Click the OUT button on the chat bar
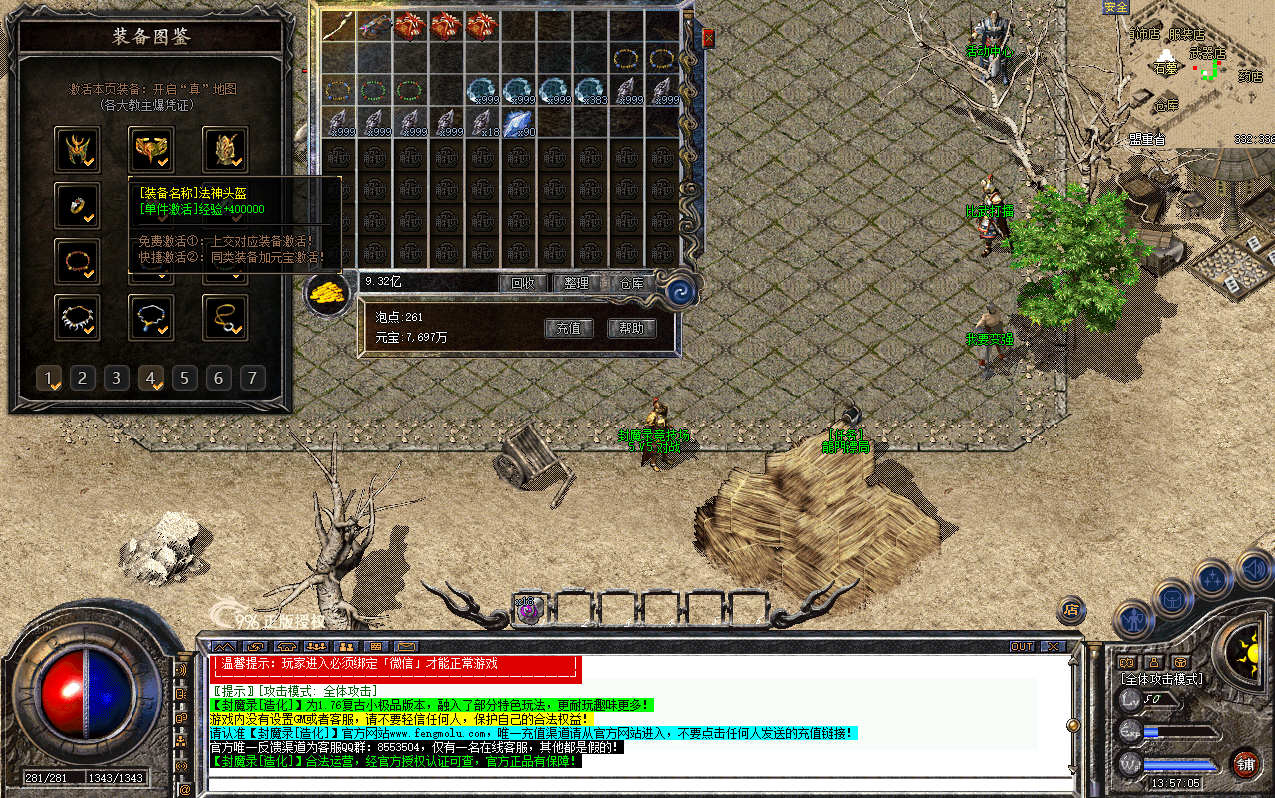Image resolution: width=1275 pixels, height=798 pixels. 1022,646
